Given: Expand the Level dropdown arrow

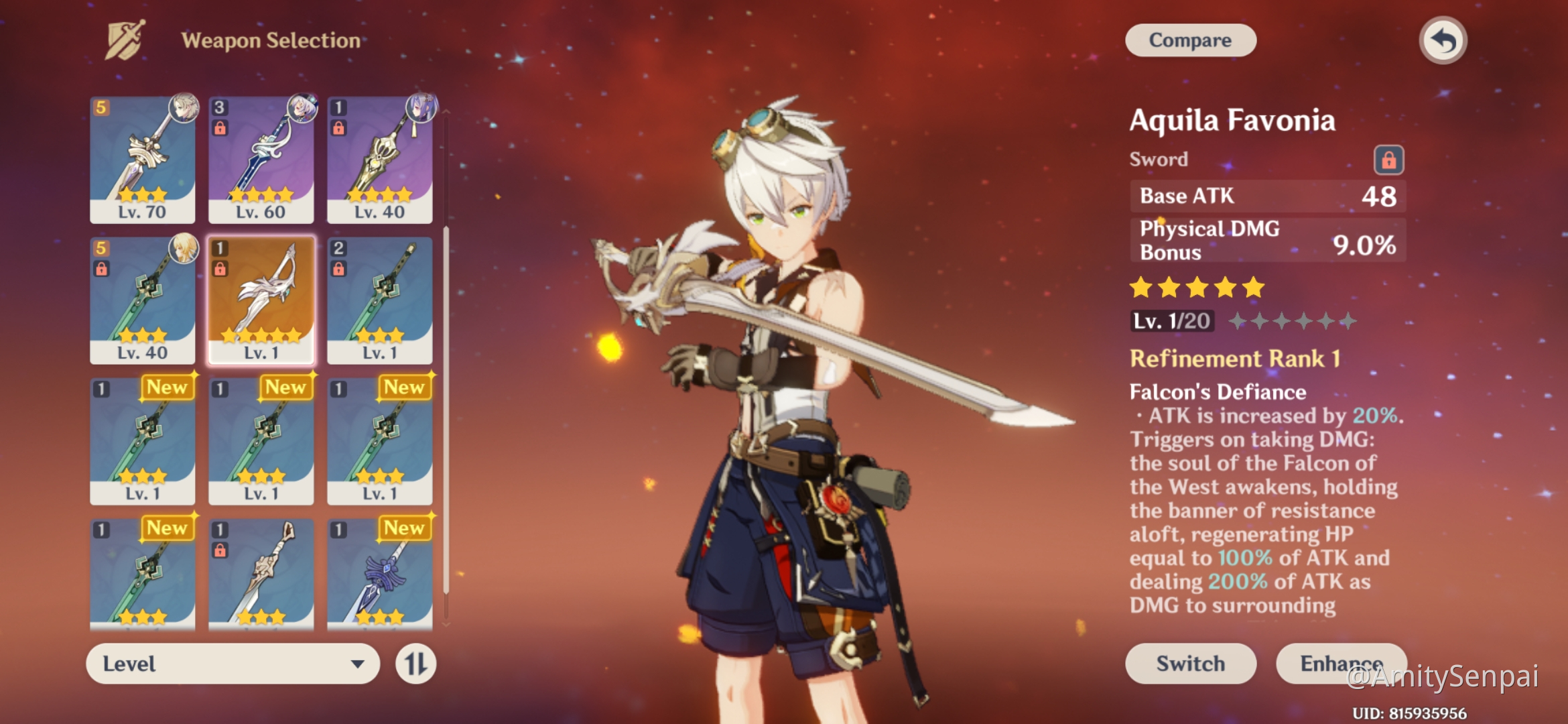Looking at the screenshot, I should click(359, 664).
